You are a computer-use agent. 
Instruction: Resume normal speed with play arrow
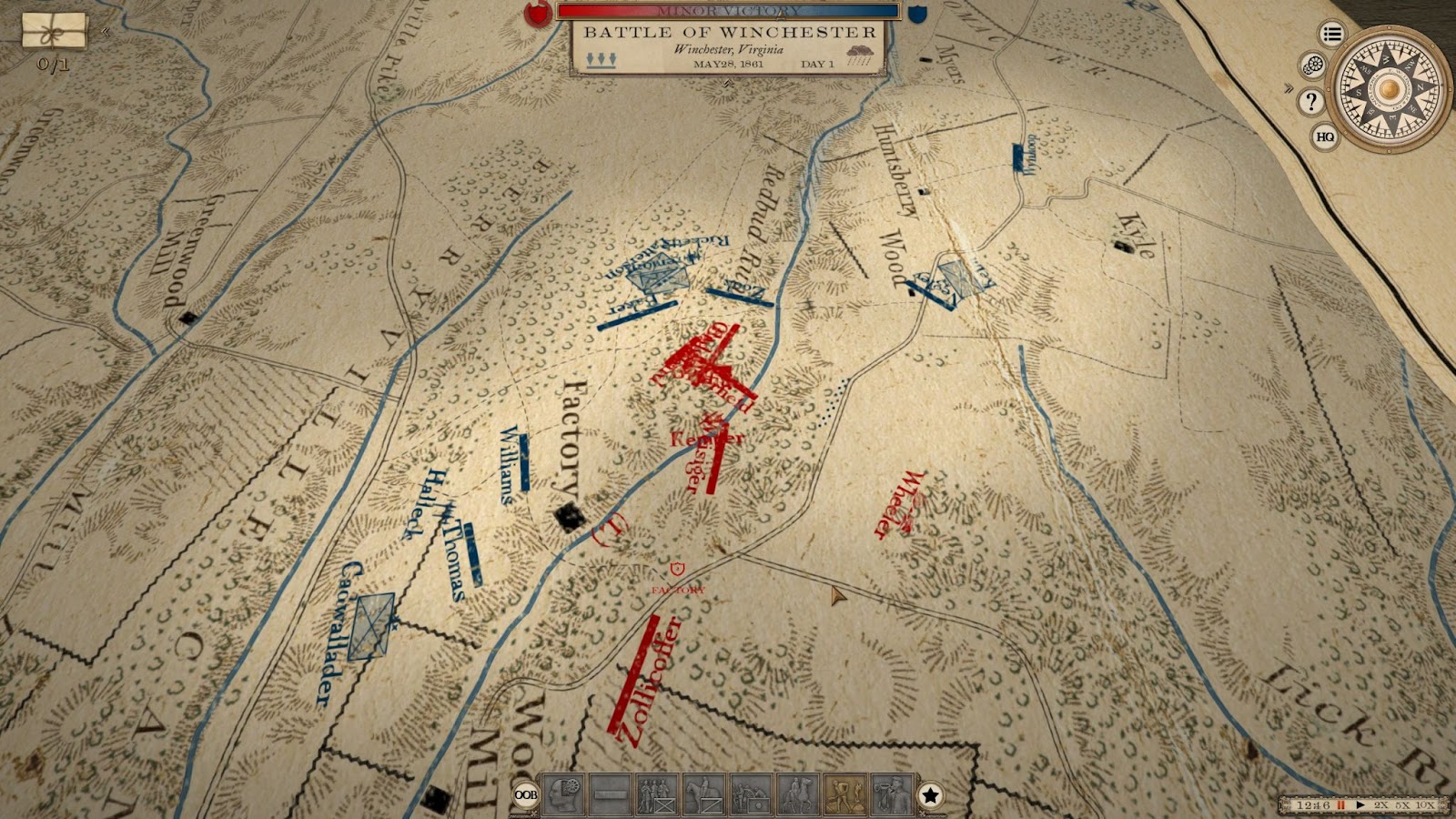point(1360,805)
